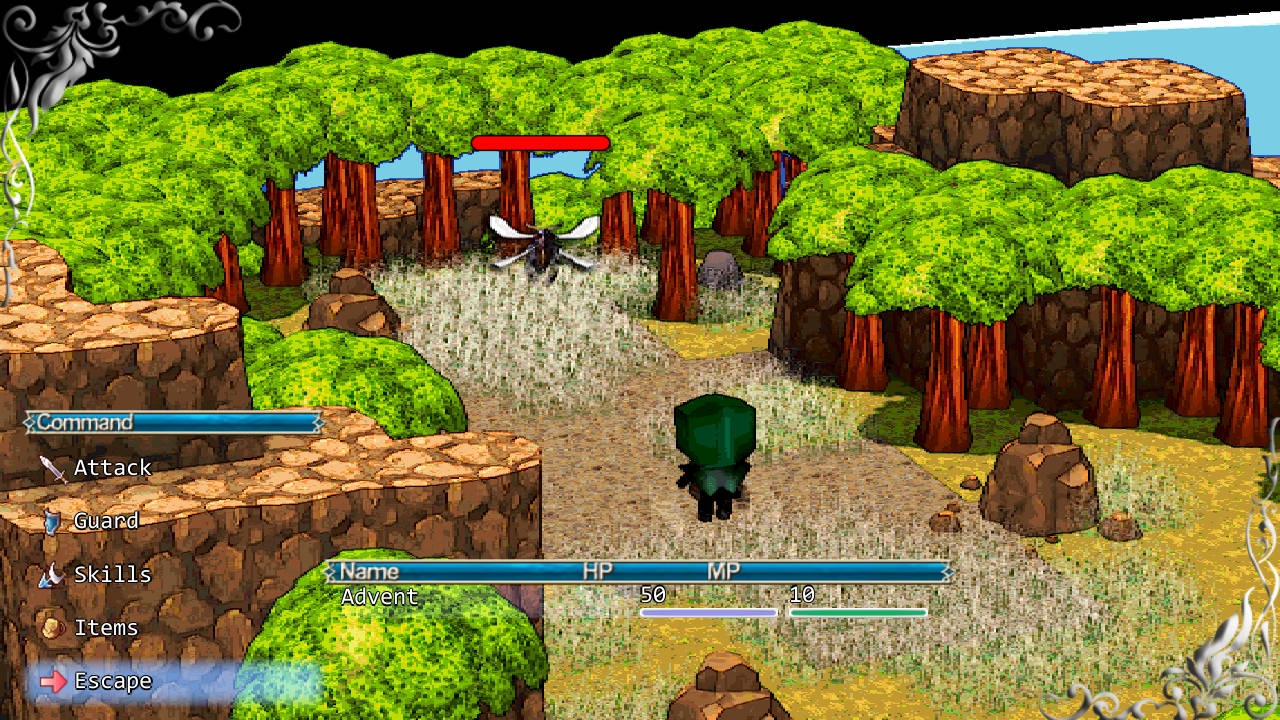Click Advent's green MP bar

860,611
